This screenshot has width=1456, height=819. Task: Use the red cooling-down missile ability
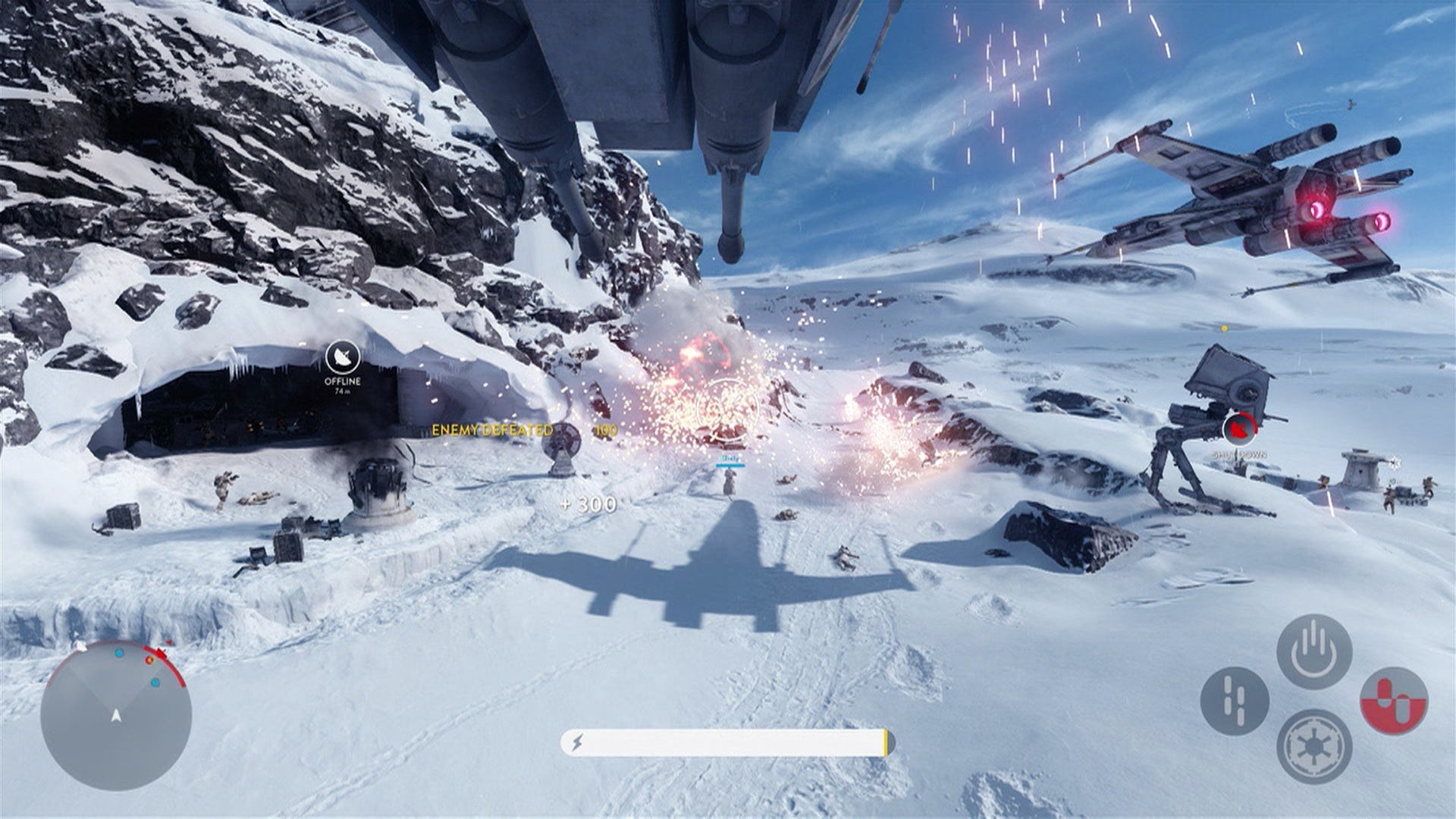click(1393, 701)
